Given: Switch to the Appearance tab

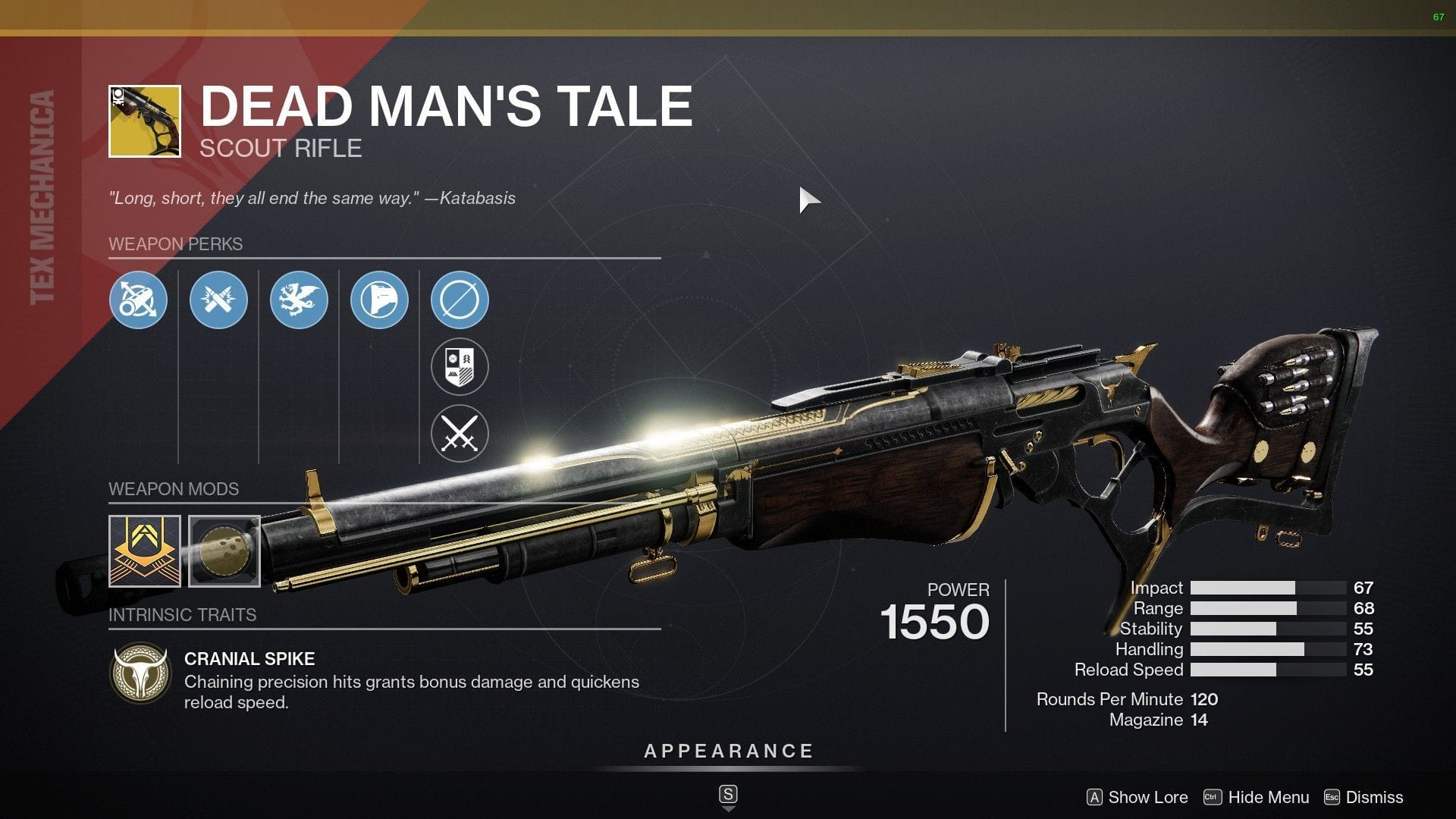Looking at the screenshot, I should (x=727, y=752).
